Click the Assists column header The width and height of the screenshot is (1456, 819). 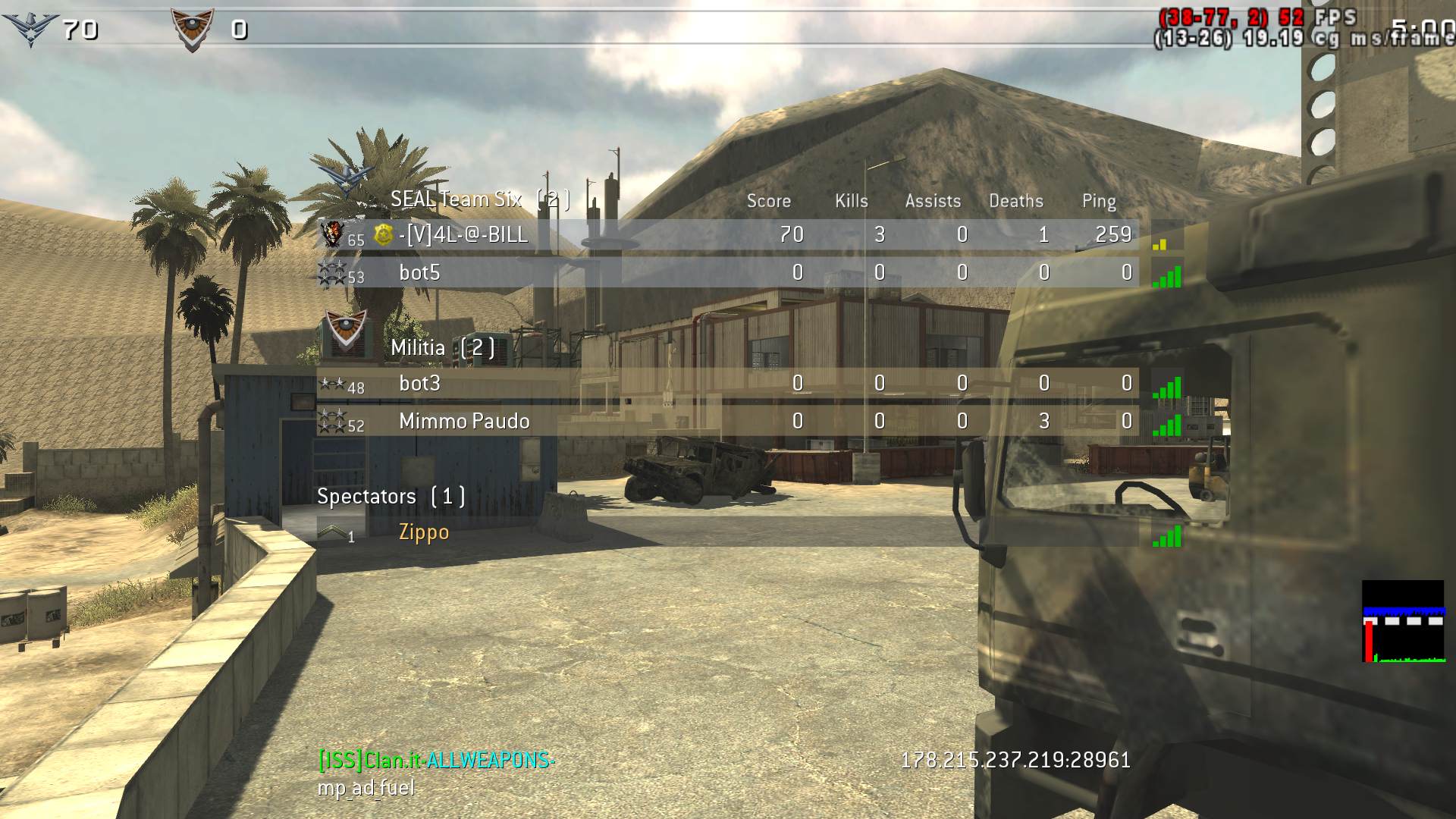tap(933, 201)
